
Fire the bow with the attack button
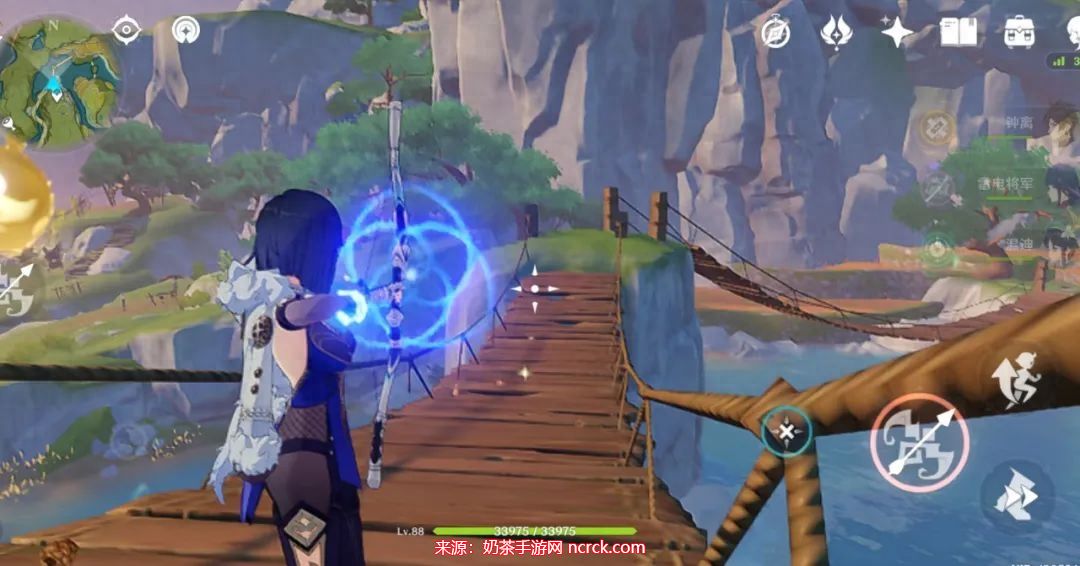click(920, 442)
